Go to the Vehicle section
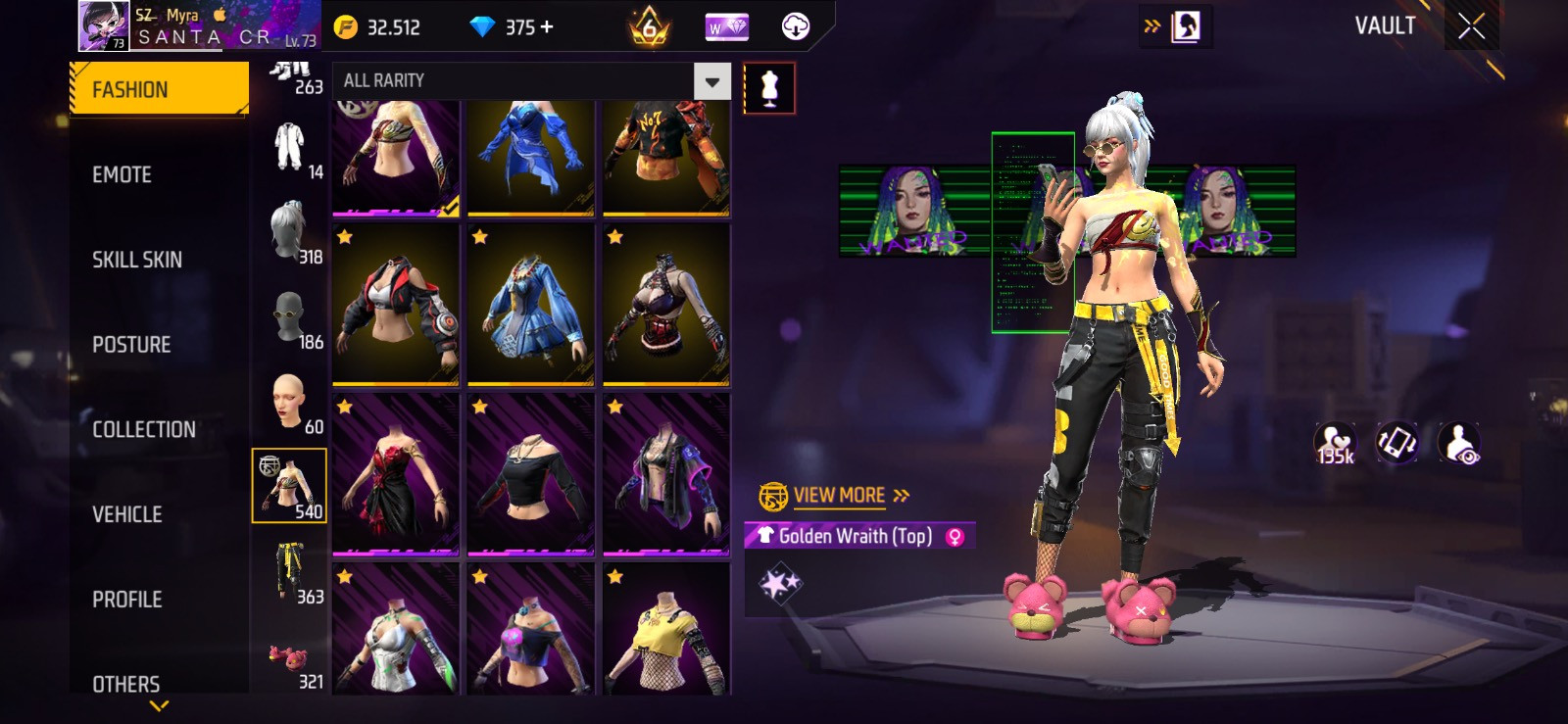Viewport: 1568px width, 724px height. [x=127, y=514]
